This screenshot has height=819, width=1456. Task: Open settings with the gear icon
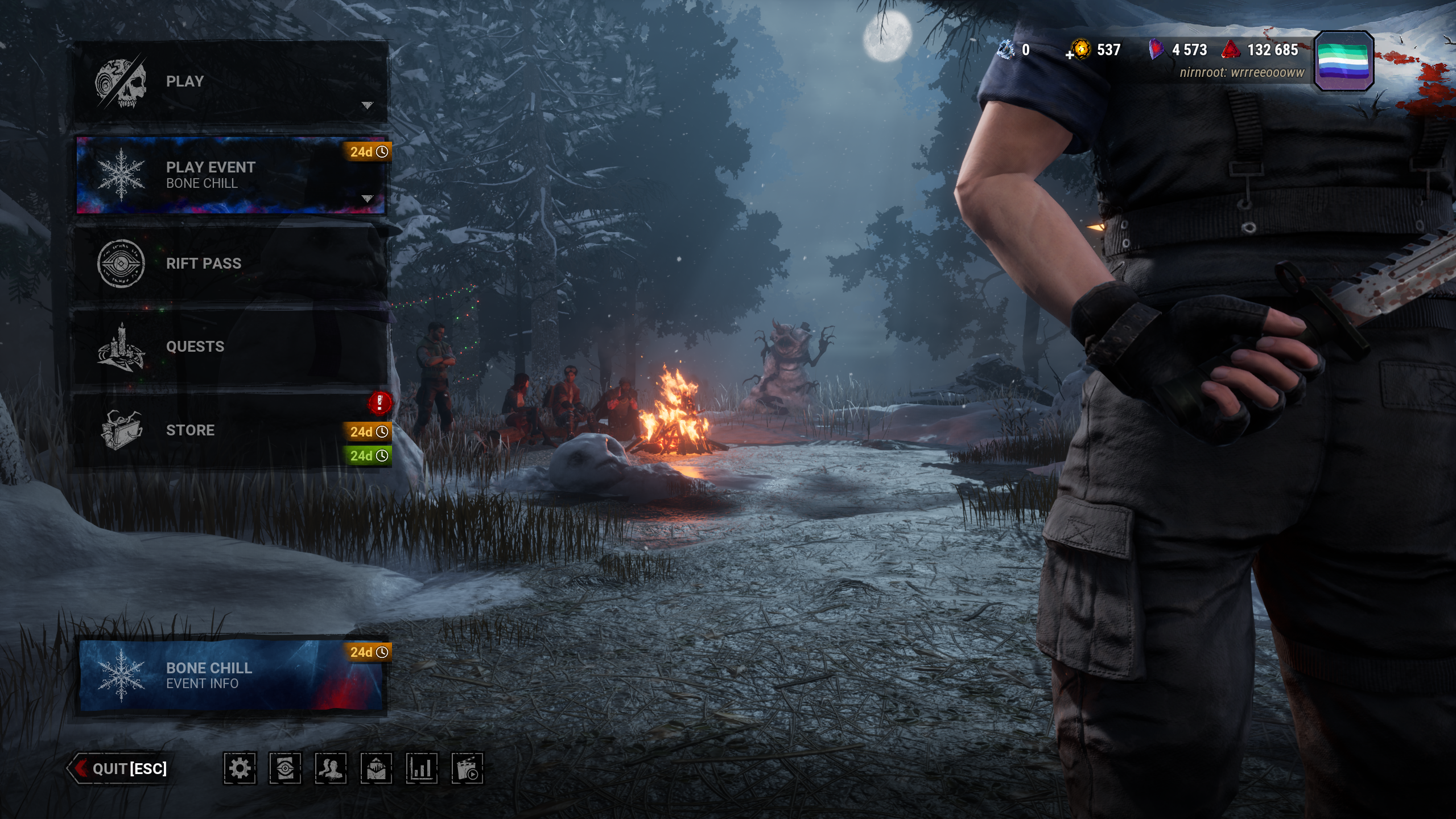coord(240,768)
